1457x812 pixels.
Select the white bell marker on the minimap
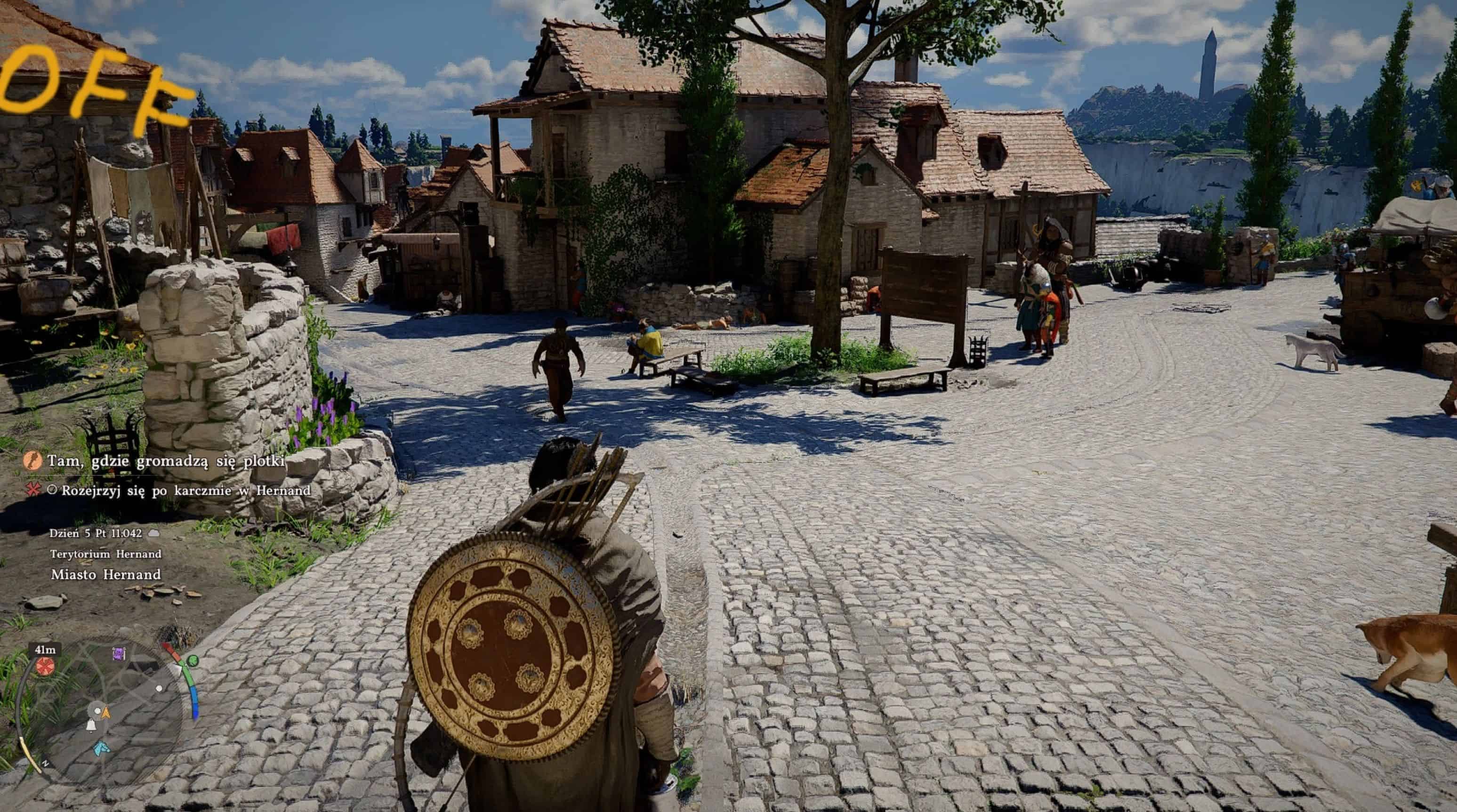coord(90,725)
